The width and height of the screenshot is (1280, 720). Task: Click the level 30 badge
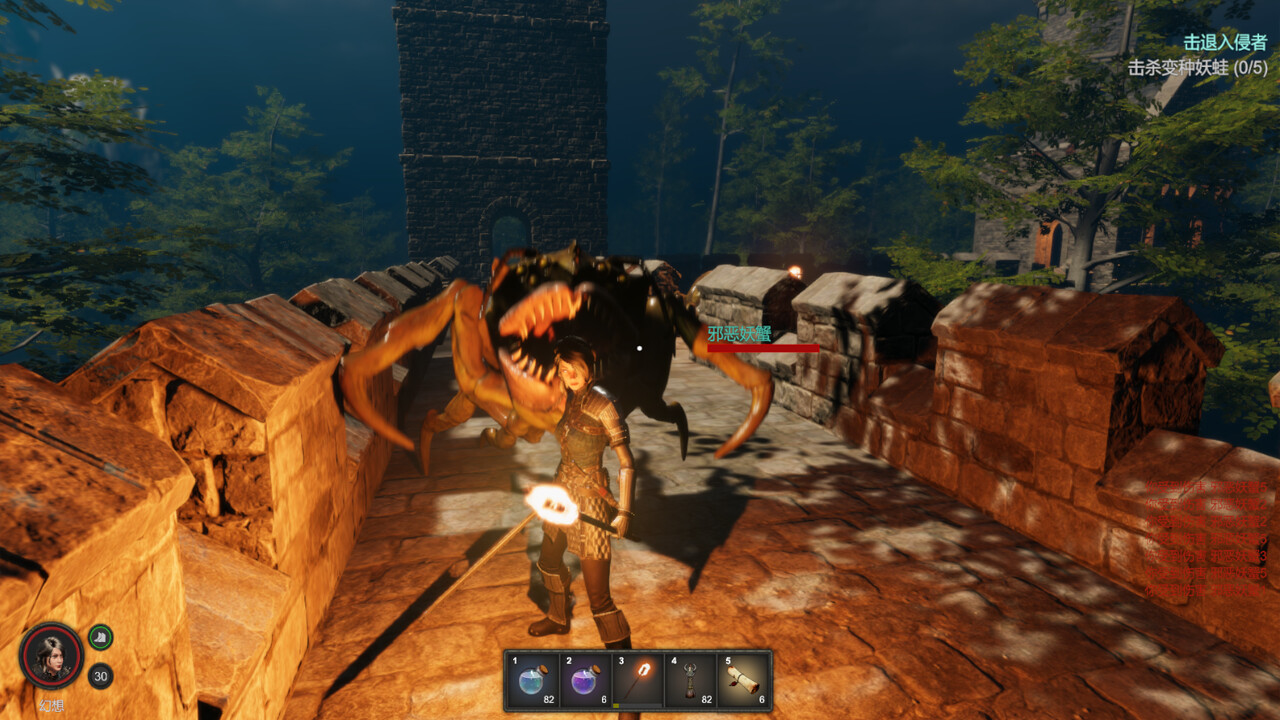(99, 674)
